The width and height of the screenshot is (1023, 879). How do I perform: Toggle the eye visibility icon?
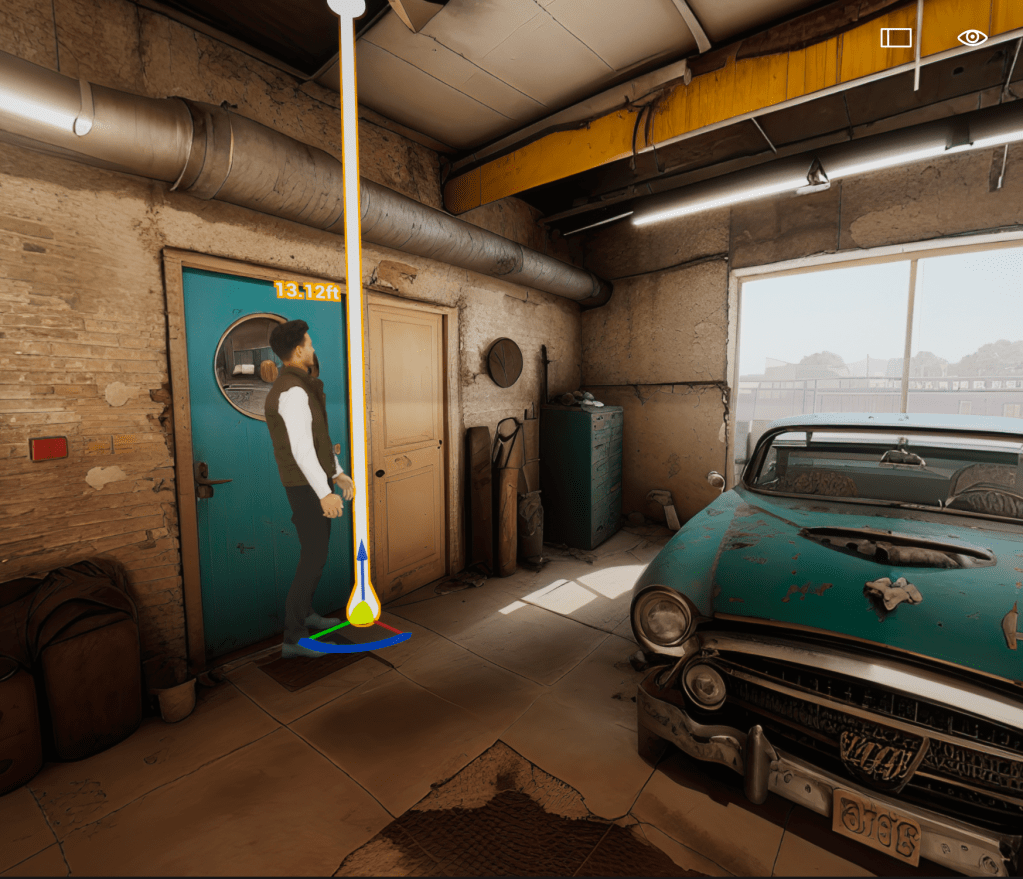coord(972,38)
